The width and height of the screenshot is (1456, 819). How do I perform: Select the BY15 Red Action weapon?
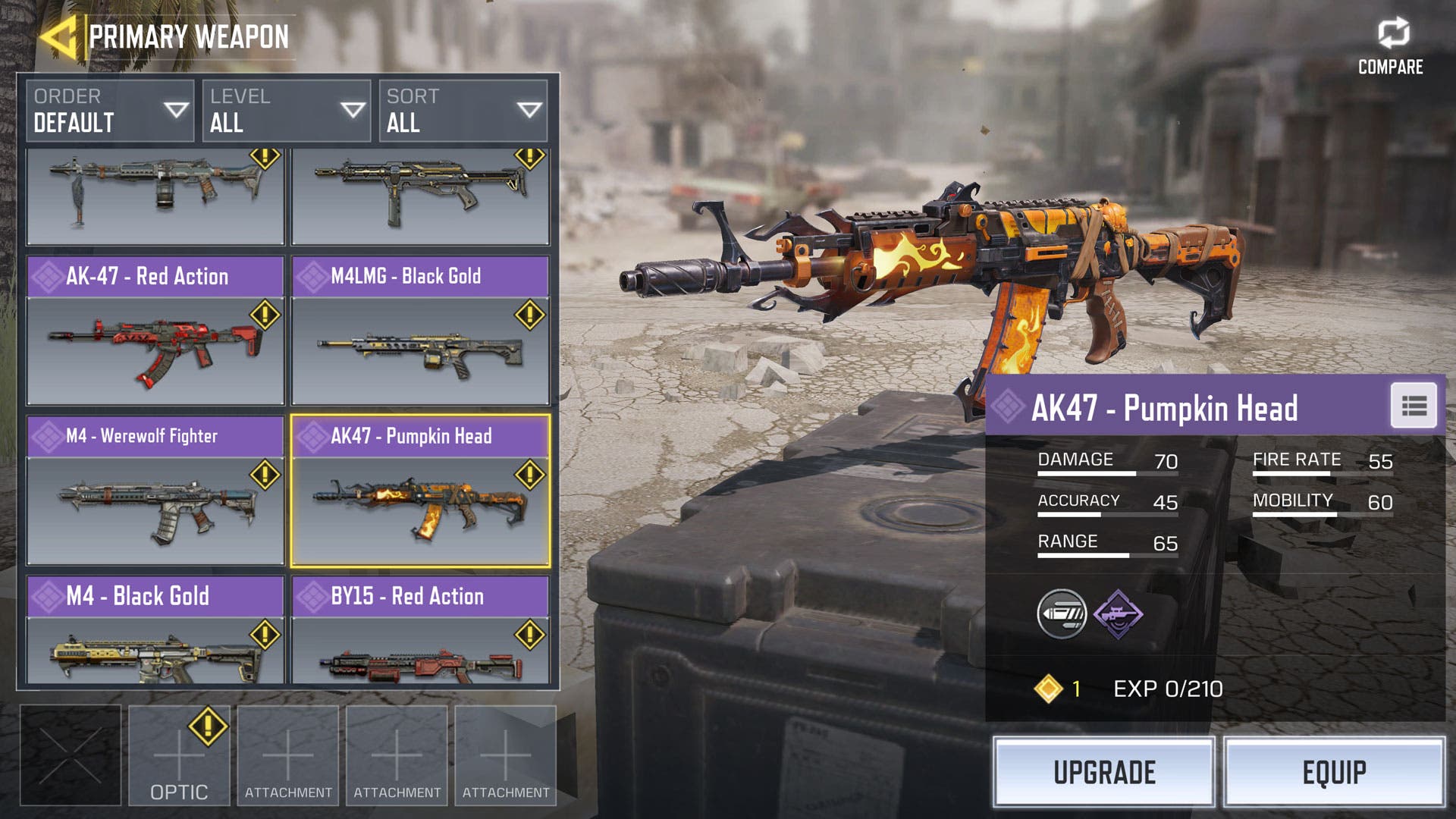(x=420, y=631)
